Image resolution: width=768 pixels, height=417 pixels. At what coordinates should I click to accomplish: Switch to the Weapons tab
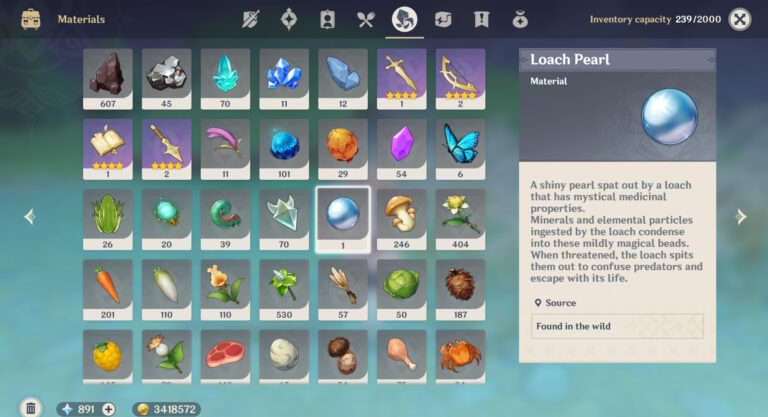(x=251, y=19)
